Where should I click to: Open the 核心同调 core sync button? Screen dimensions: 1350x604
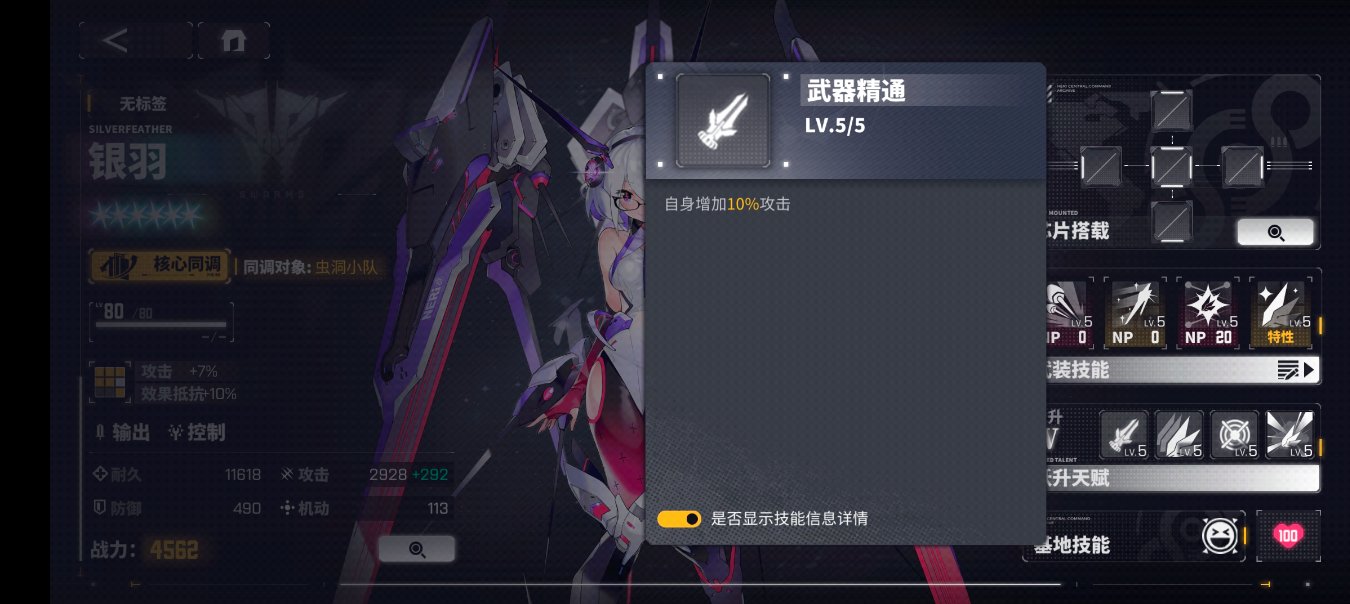point(160,266)
